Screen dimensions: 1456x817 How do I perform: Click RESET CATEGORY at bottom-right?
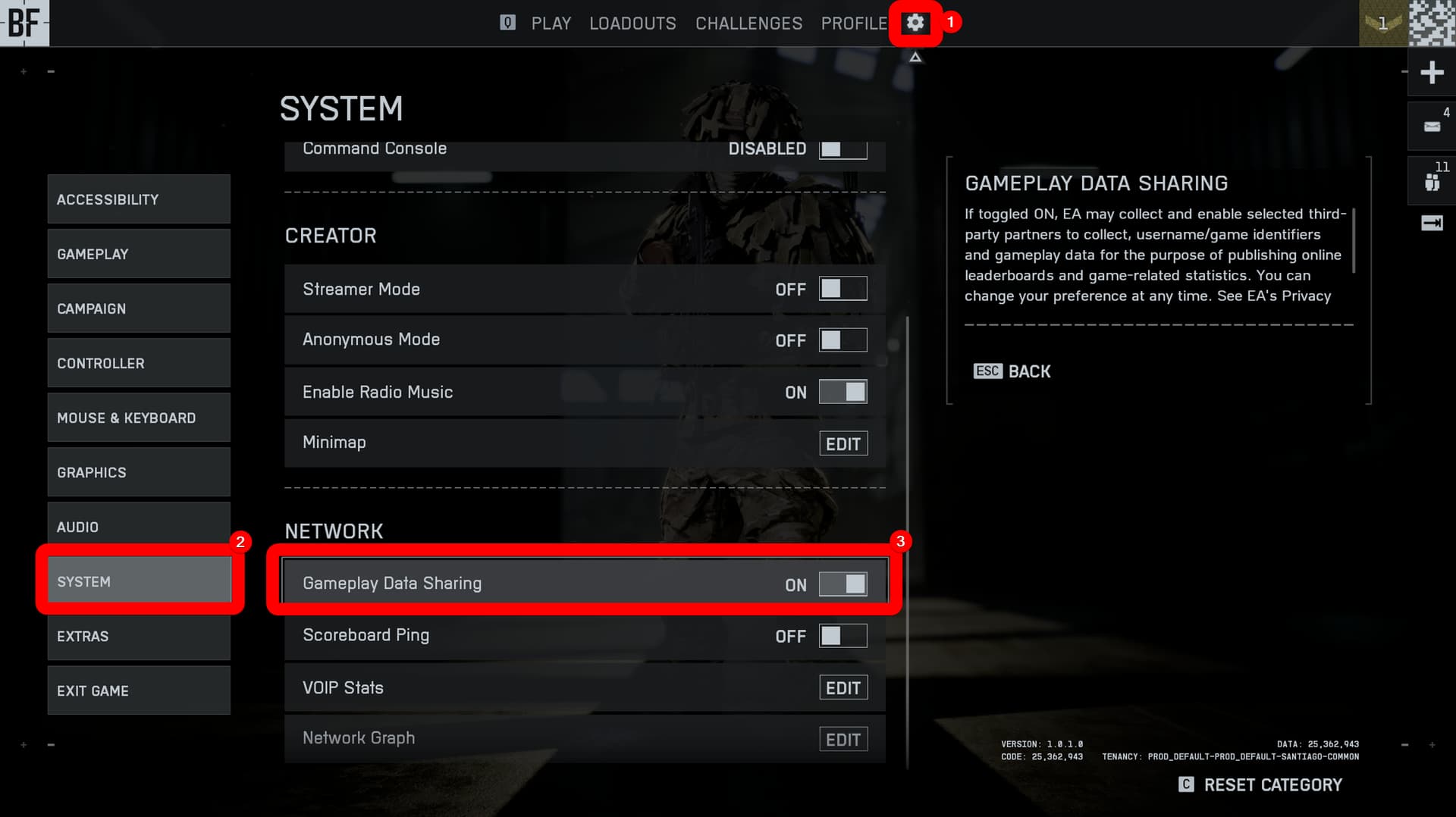[x=1272, y=784]
